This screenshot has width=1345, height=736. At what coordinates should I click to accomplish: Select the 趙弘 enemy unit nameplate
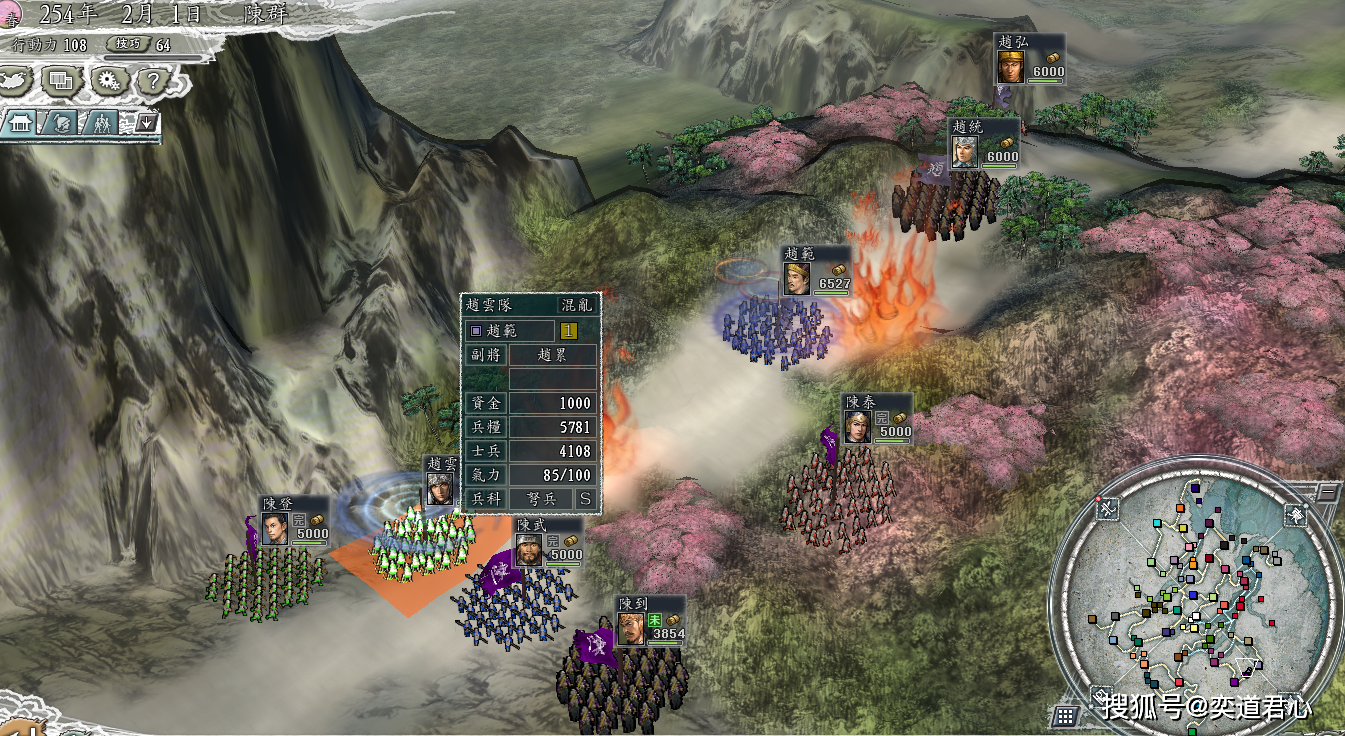[x=1029, y=59]
